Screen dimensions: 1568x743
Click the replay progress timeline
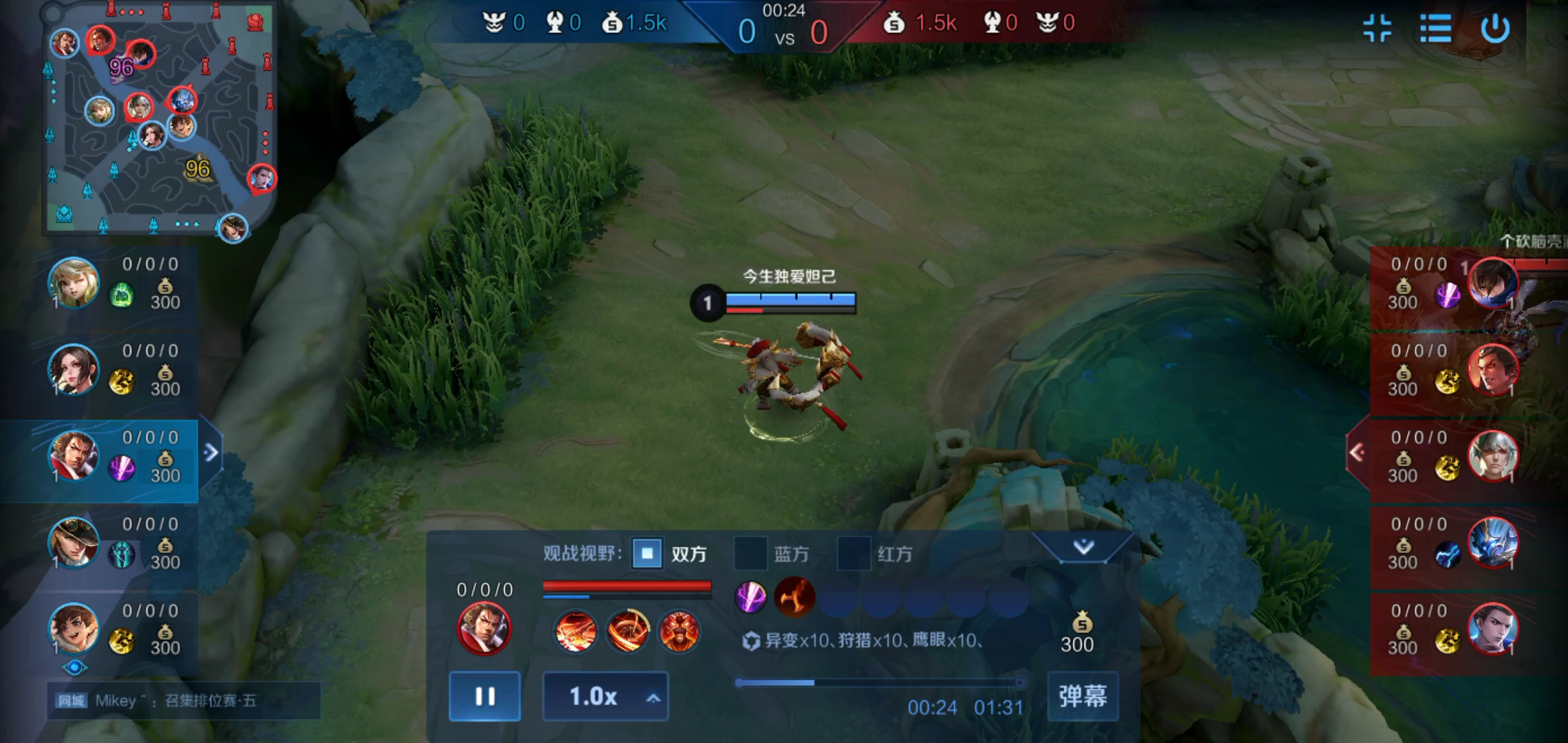[879, 682]
